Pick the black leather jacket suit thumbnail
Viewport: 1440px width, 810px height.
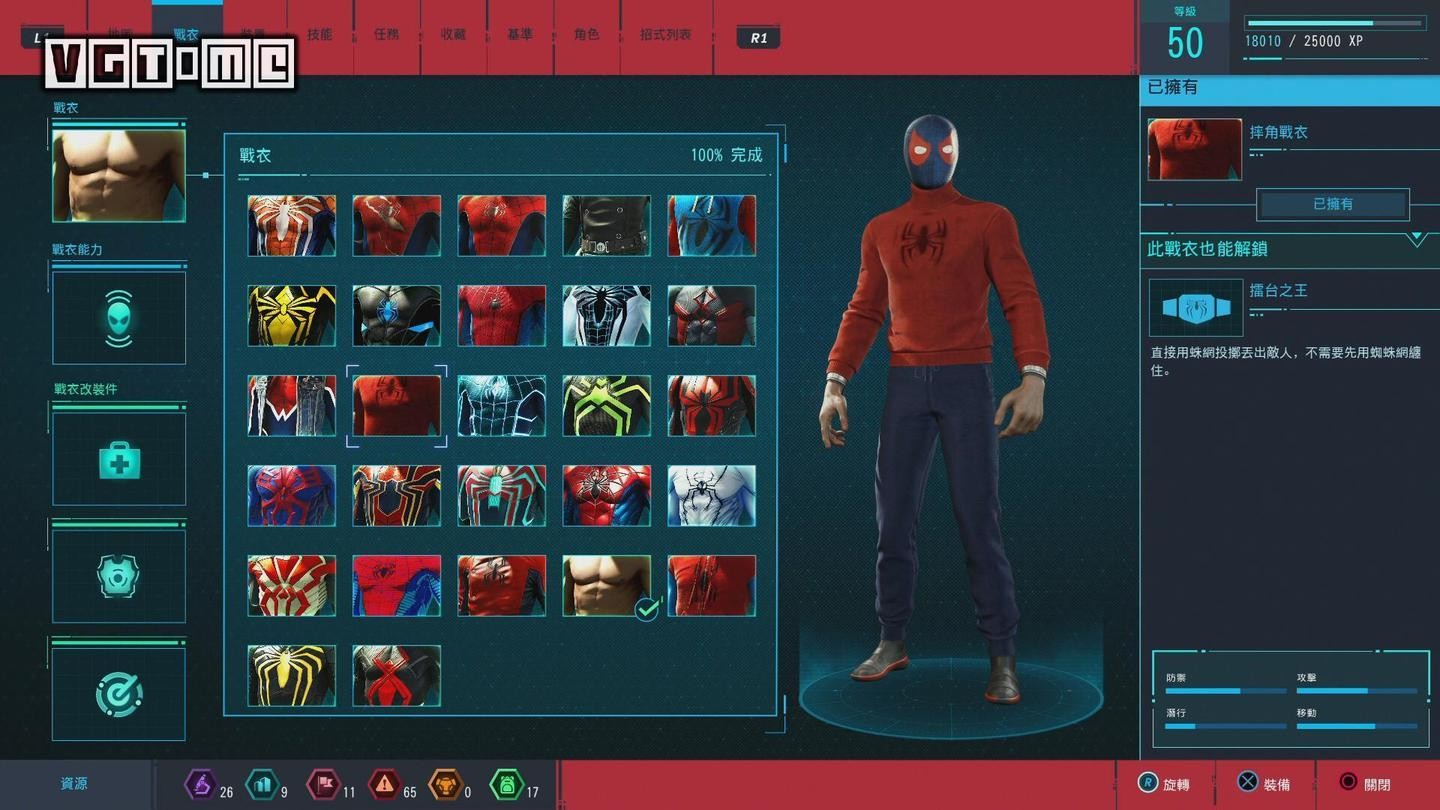(x=606, y=226)
